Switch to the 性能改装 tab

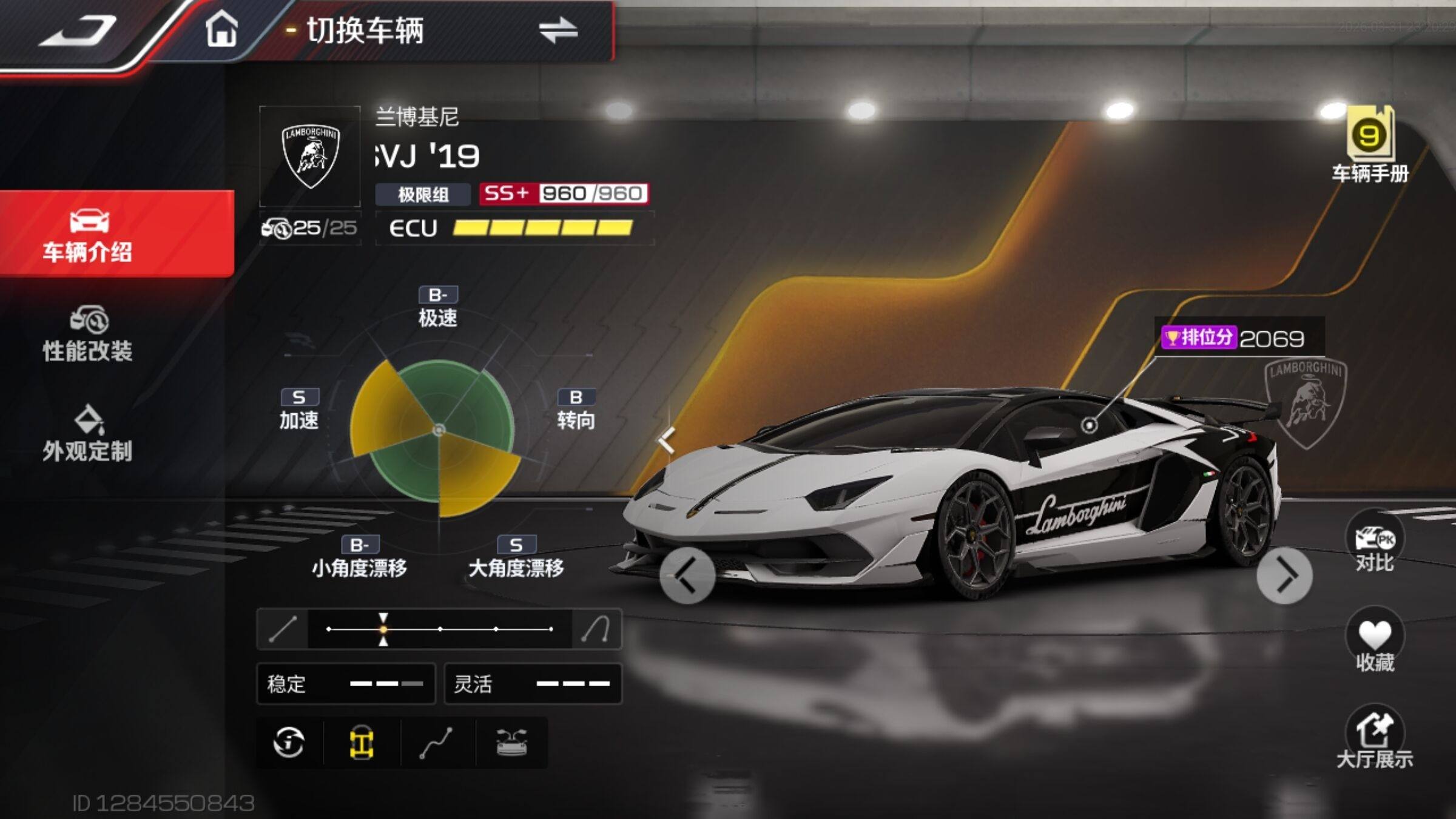click(88, 334)
